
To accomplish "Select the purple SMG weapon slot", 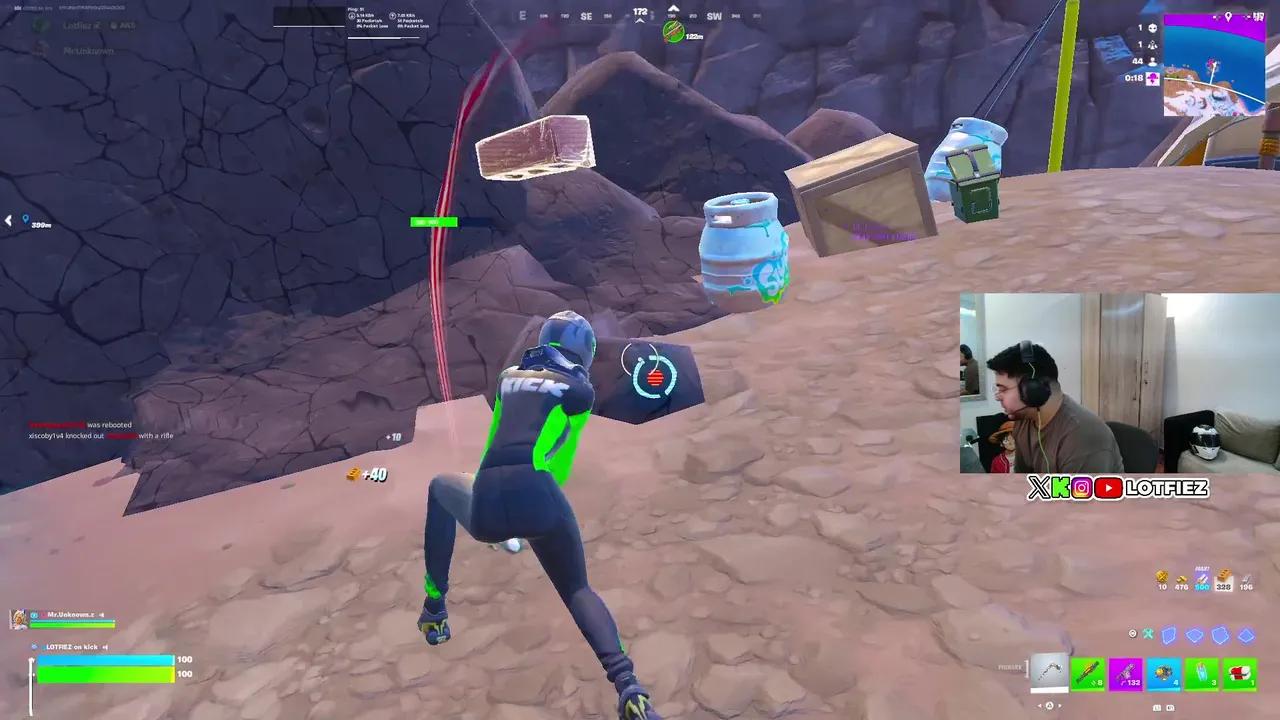I will pyautogui.click(x=1126, y=674).
